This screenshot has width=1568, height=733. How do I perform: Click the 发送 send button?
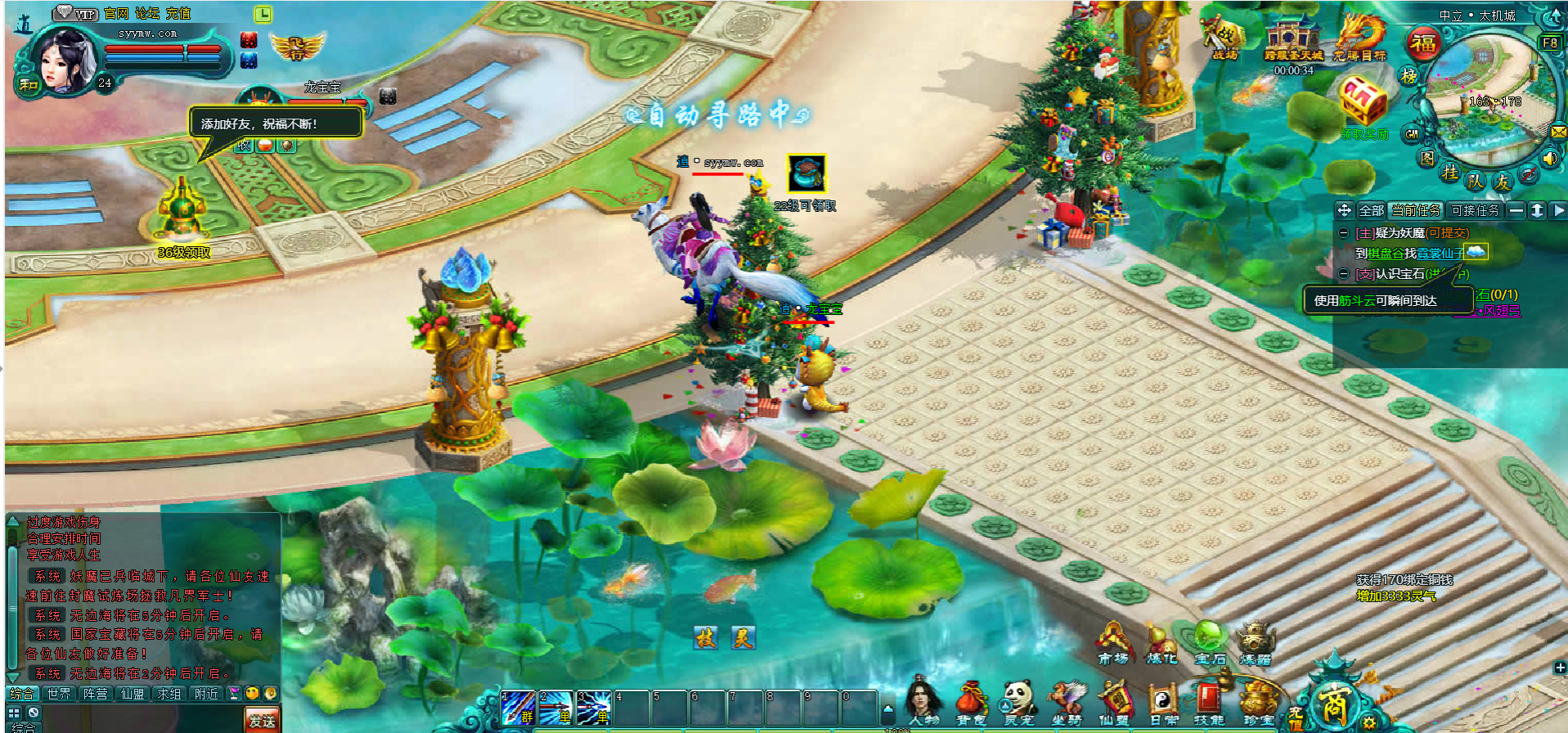coord(262,720)
